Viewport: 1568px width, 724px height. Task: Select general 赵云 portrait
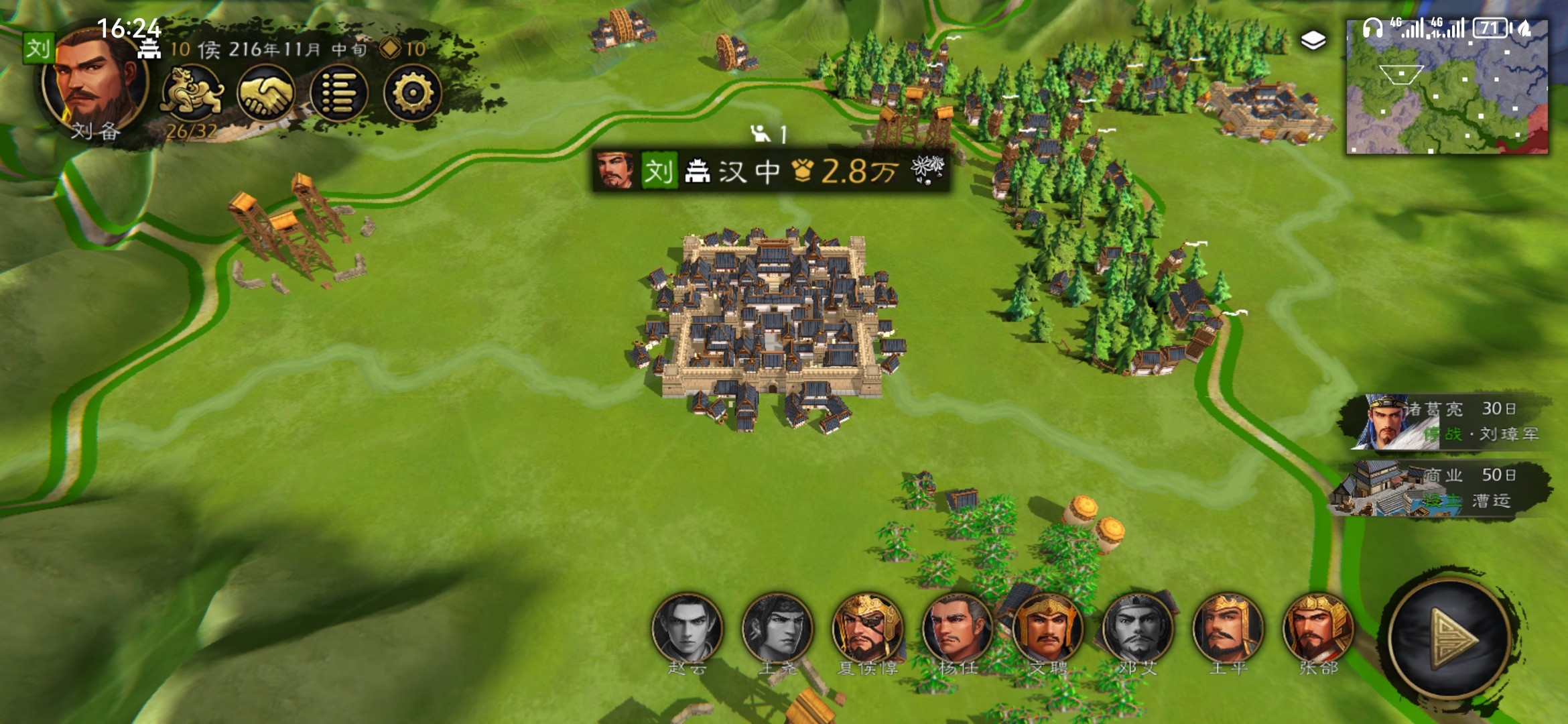tap(687, 628)
